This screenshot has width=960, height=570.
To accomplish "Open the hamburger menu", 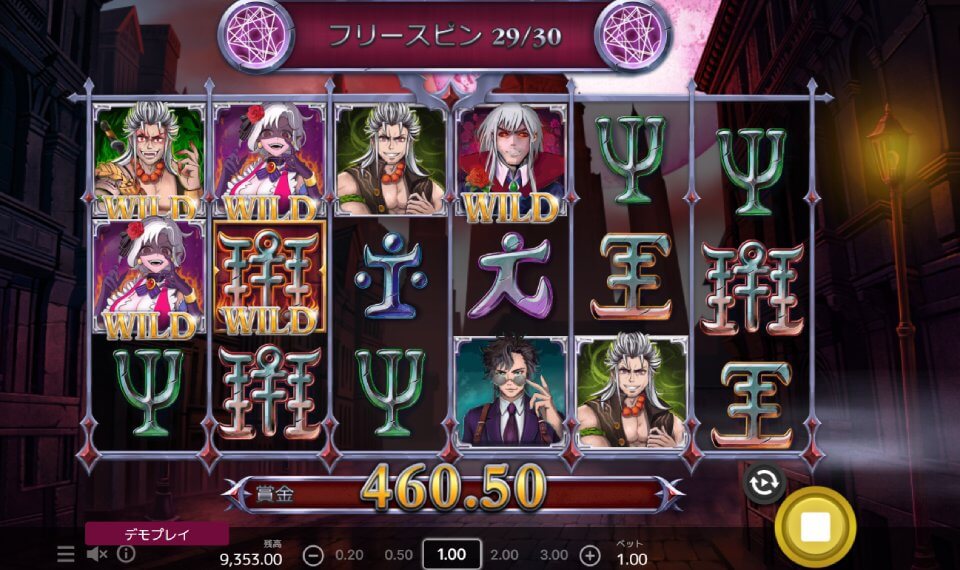I will pos(66,554).
